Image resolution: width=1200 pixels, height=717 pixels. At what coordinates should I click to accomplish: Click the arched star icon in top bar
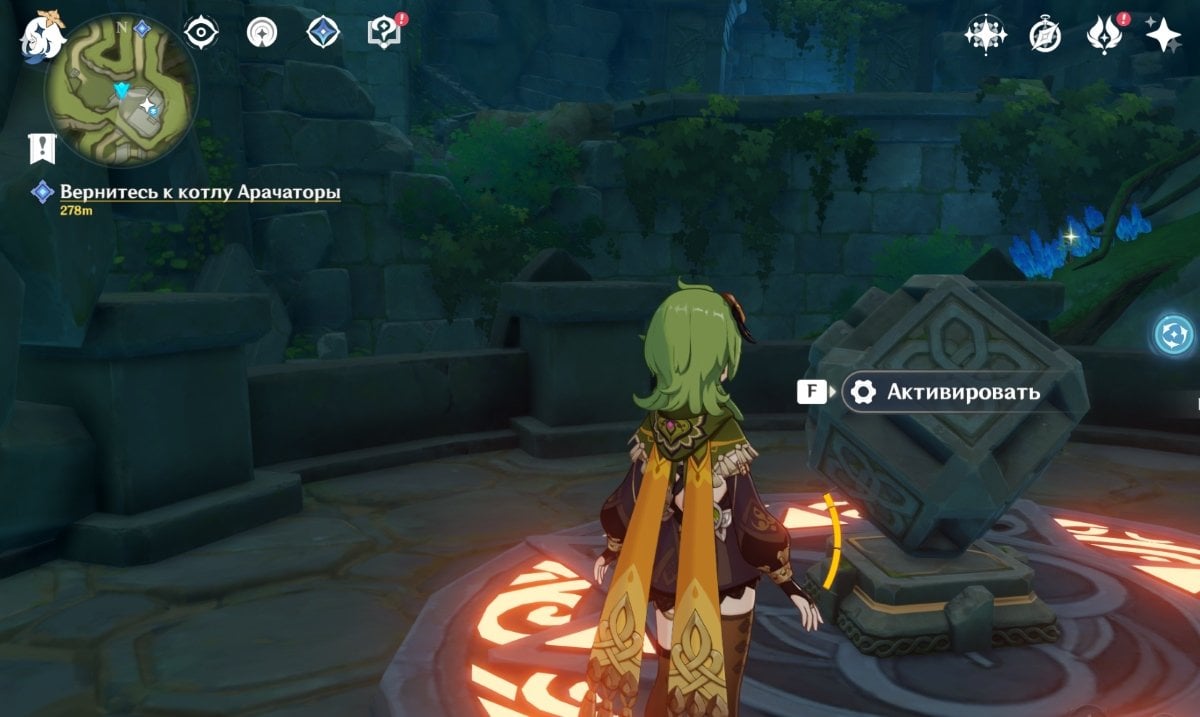262,33
